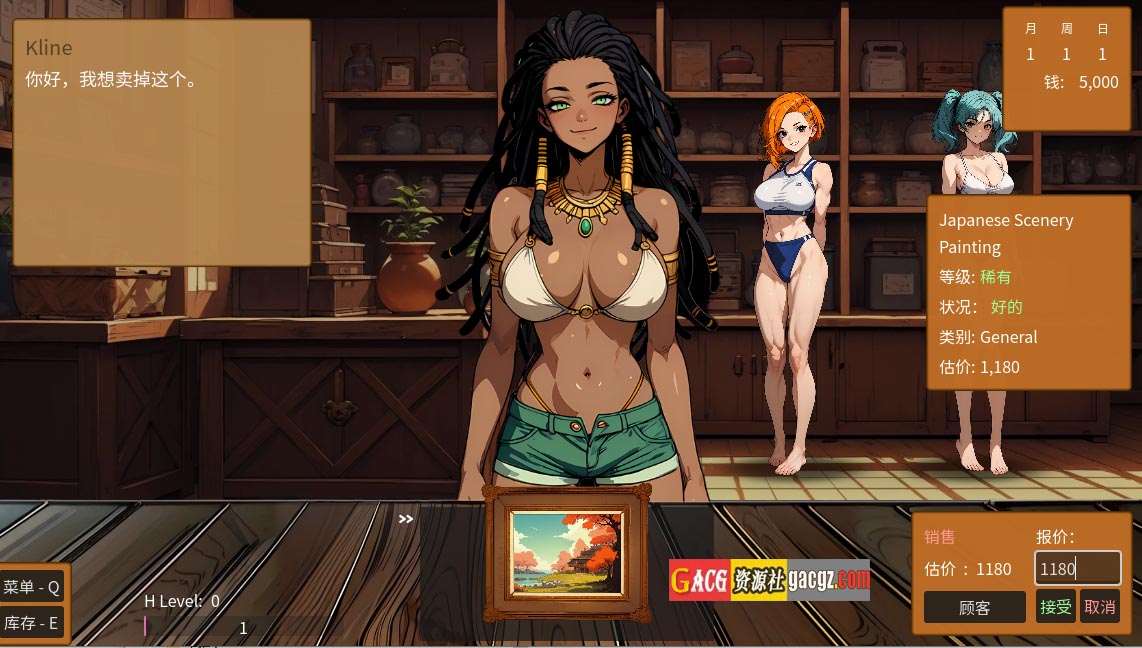The height and width of the screenshot is (648, 1142).
Task: Open the menu with the 菜单 button
Action: tap(32, 587)
